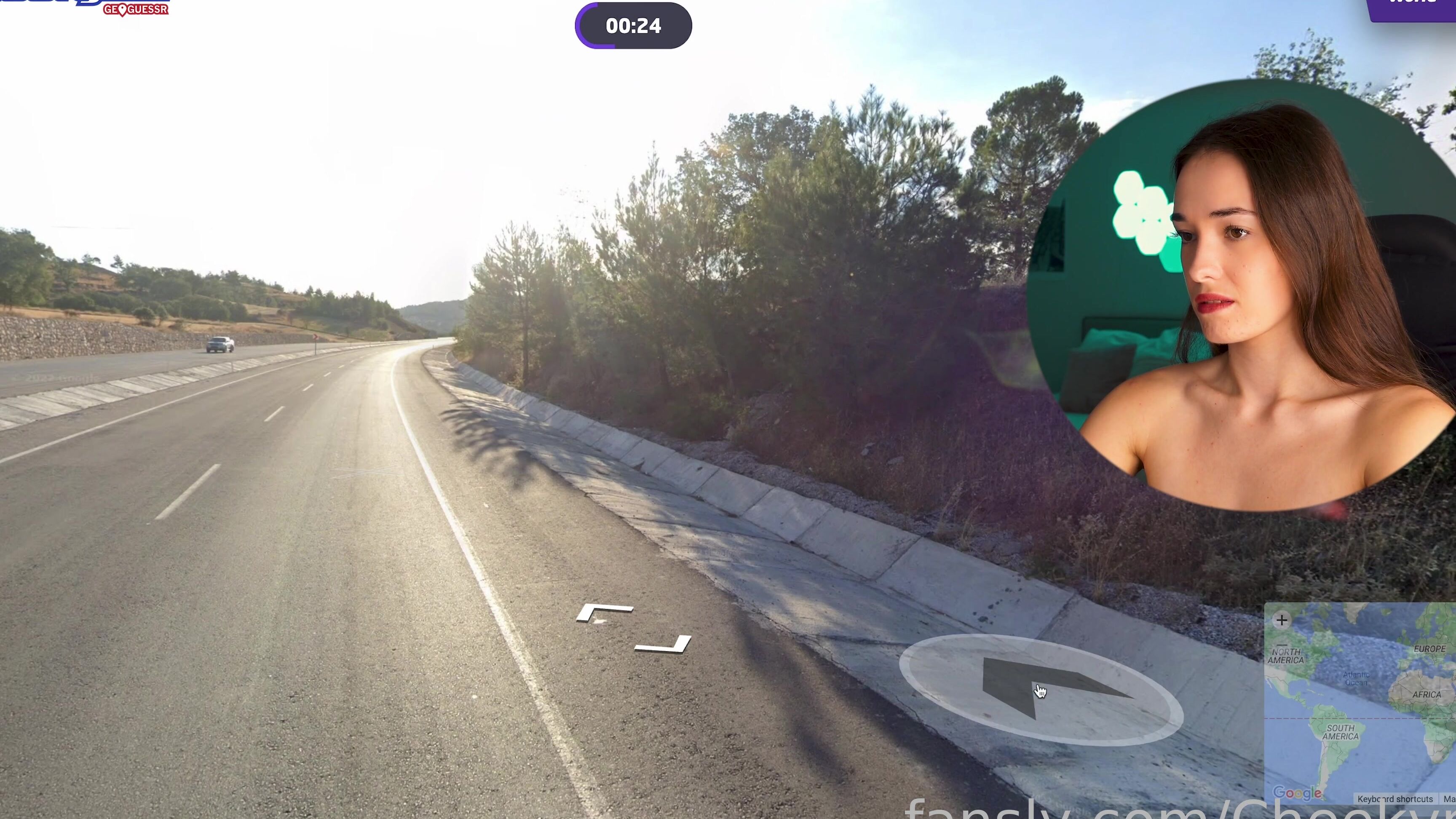Click the GeoGuessr logo
The height and width of the screenshot is (819, 1456).
click(x=136, y=9)
